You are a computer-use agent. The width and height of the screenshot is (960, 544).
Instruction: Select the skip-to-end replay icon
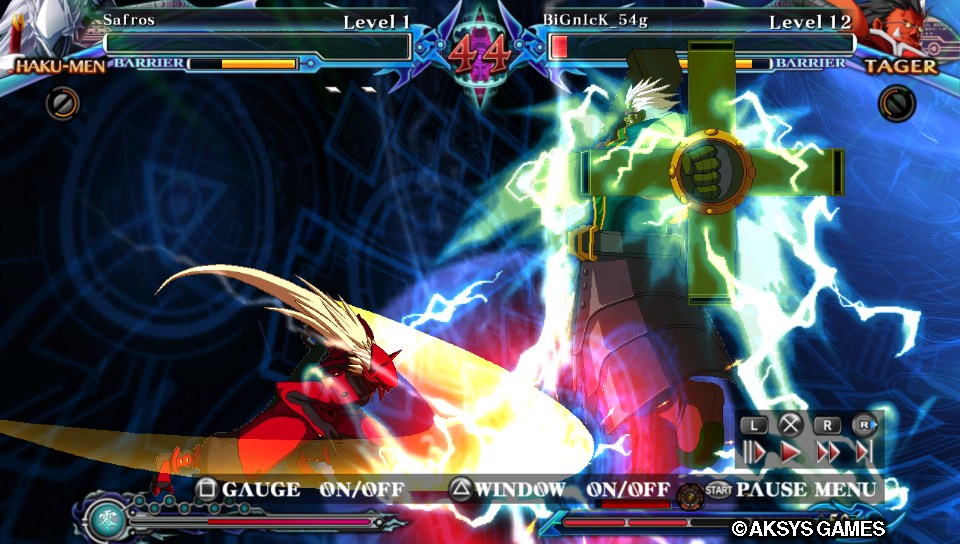(x=864, y=451)
